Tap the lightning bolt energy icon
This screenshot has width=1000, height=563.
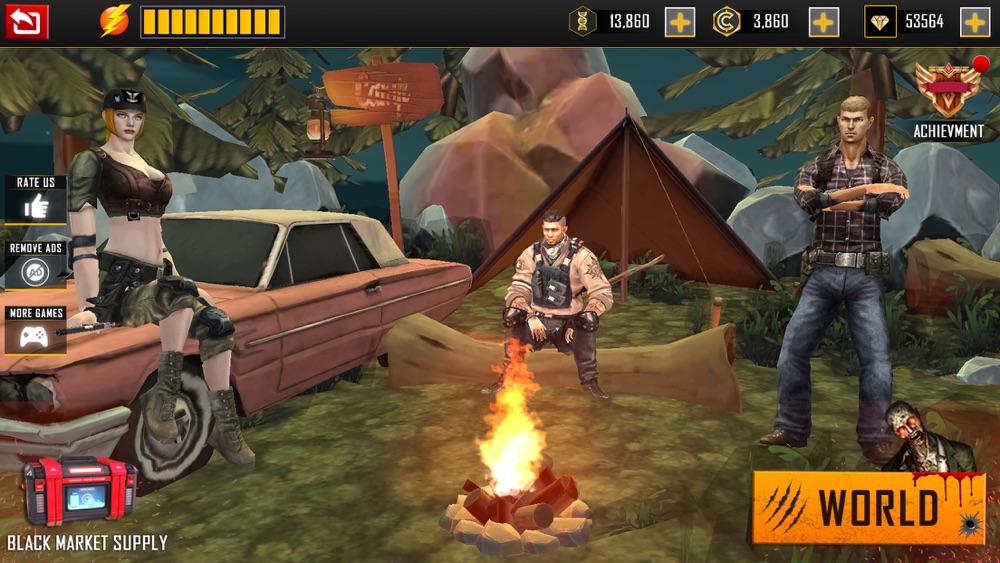(x=115, y=21)
